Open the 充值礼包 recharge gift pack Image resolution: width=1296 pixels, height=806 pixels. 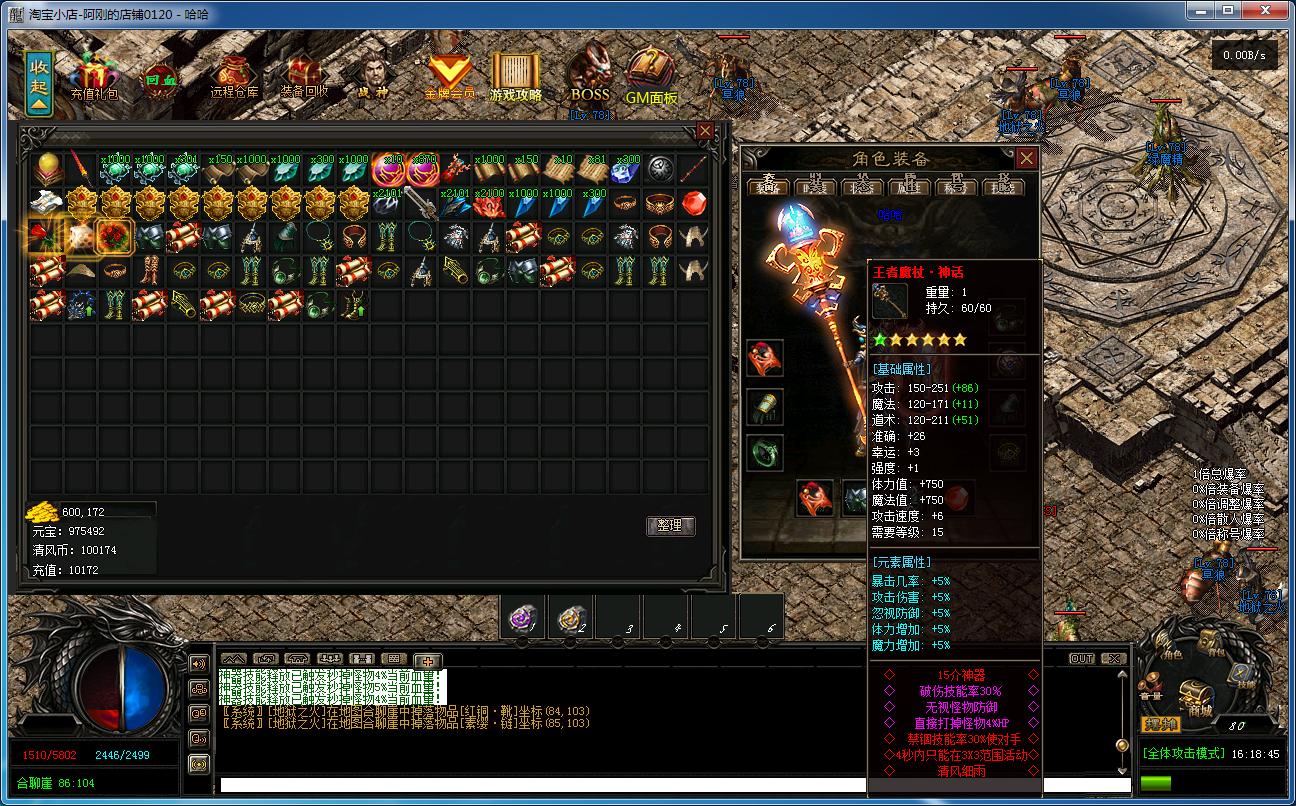94,76
